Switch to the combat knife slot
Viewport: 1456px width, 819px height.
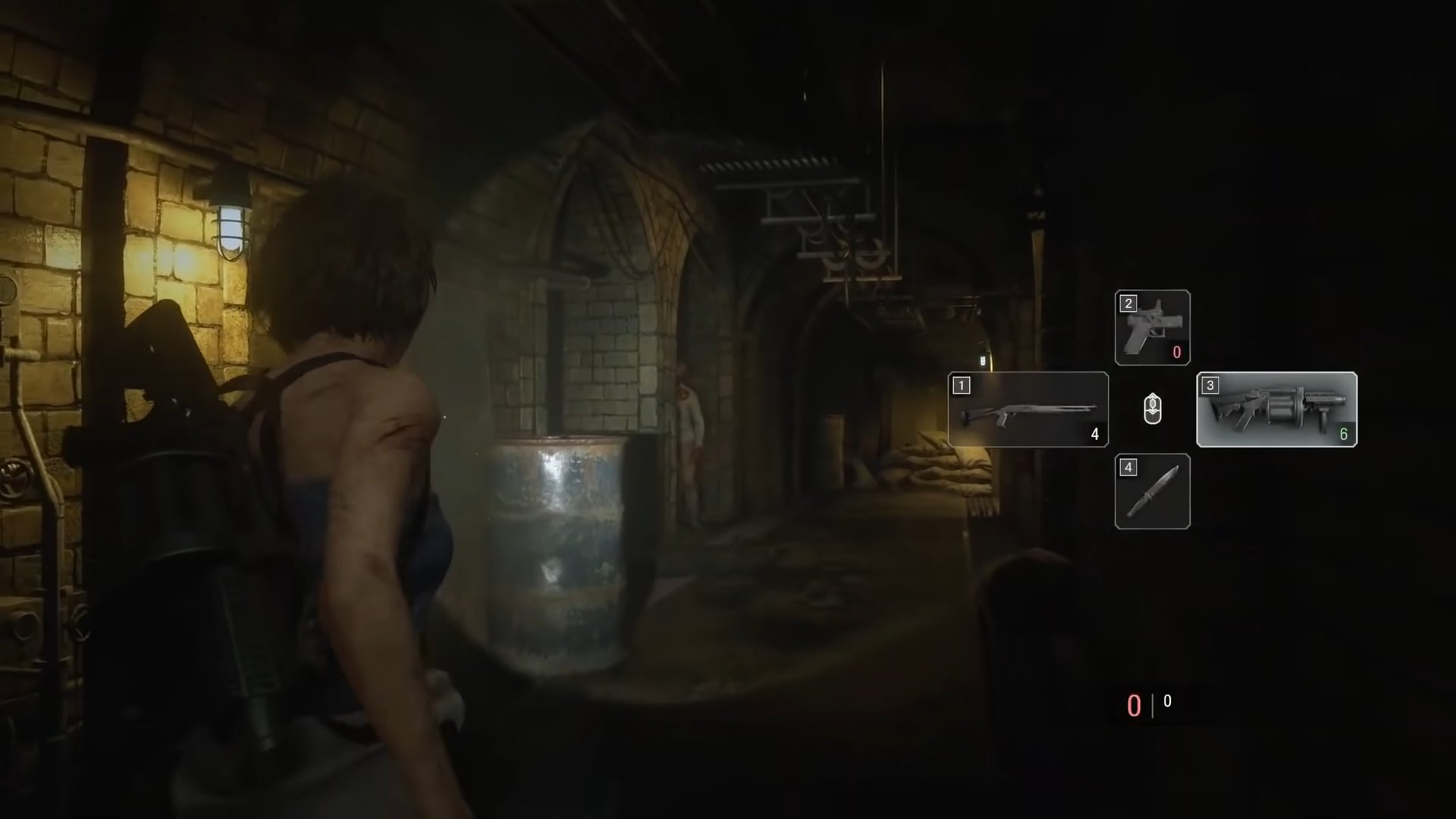click(x=1152, y=491)
